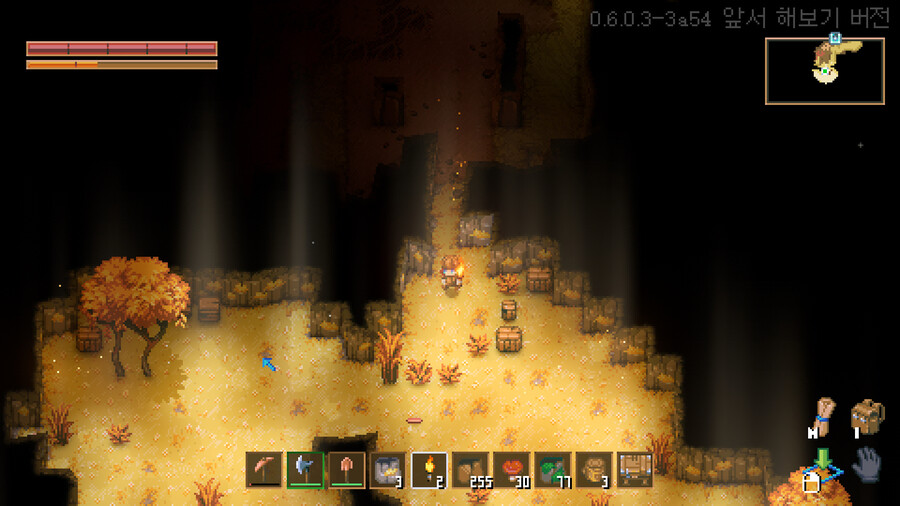The image size is (900, 506).
Task: Select the shovel hotbar slot
Action: [x=347, y=469]
